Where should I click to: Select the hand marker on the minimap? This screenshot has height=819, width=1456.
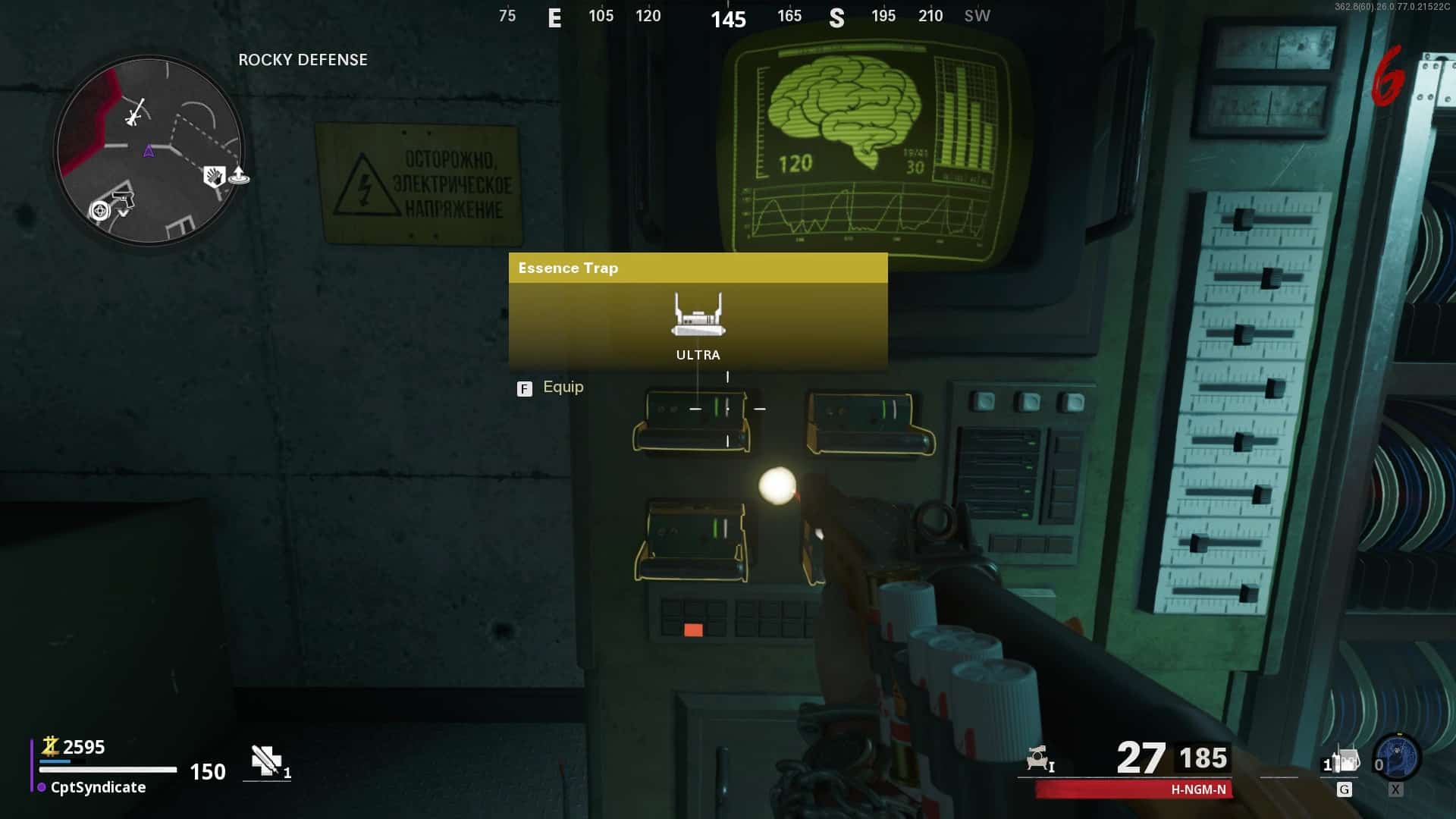coord(214,177)
